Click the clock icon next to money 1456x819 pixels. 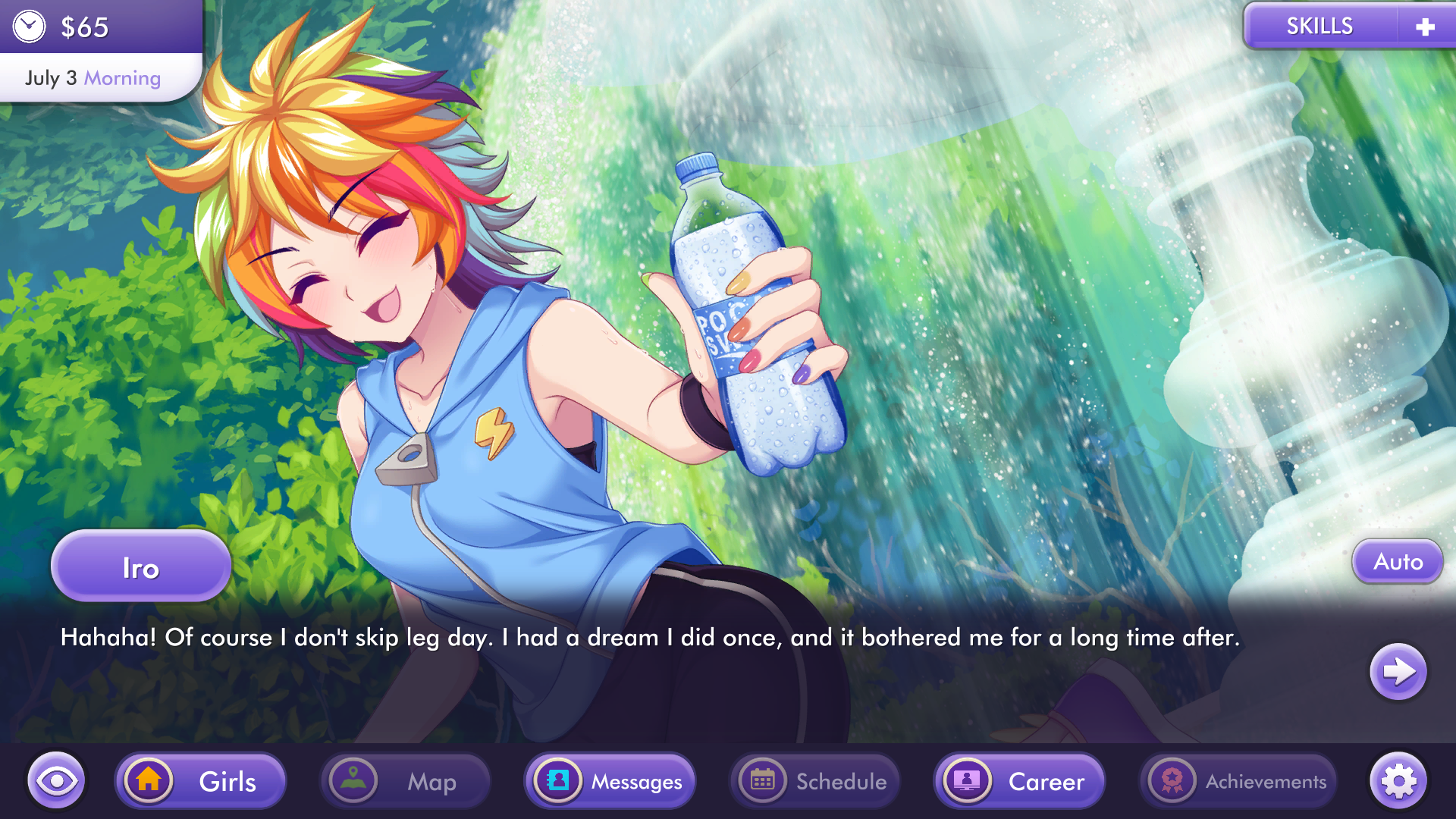30,27
